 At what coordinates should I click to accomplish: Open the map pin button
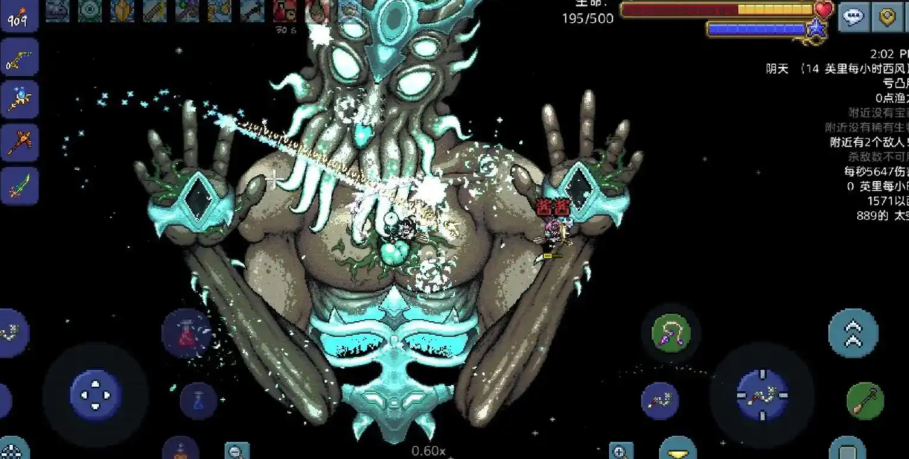point(887,16)
